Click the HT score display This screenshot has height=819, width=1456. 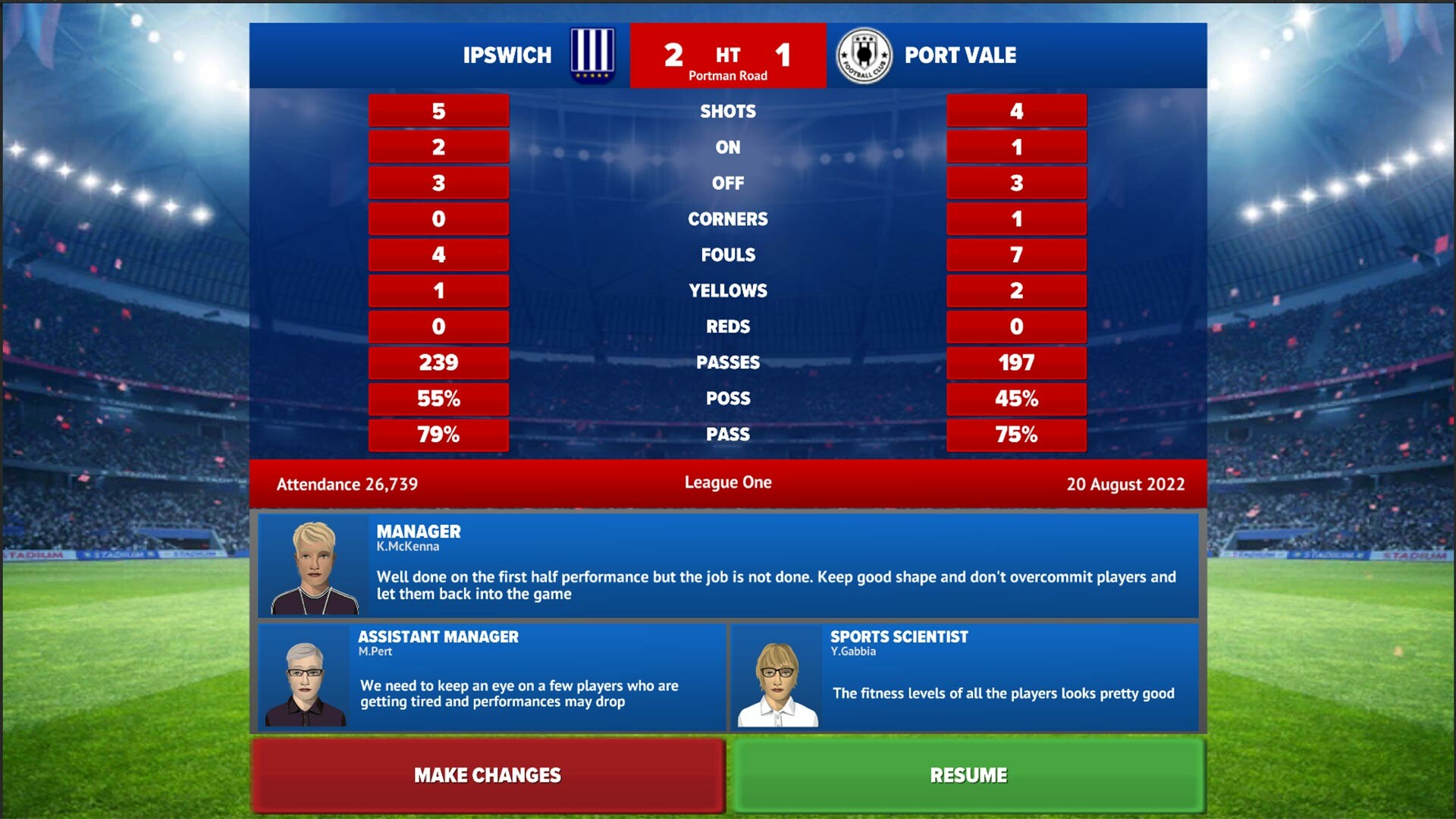tap(727, 55)
